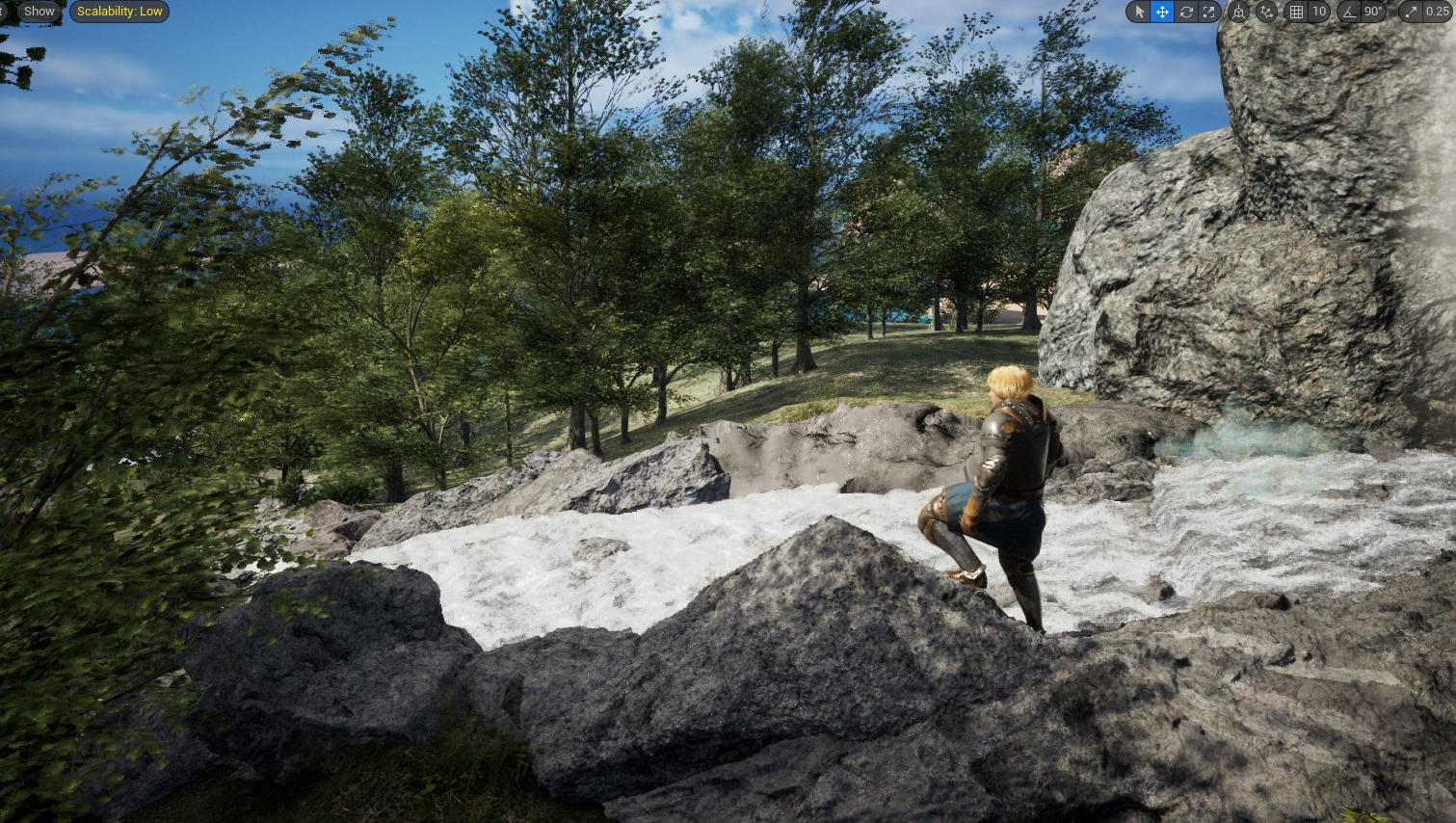The height and width of the screenshot is (823, 1456).
Task: Switch to the rotate gizmo tool
Action: tap(1186, 12)
